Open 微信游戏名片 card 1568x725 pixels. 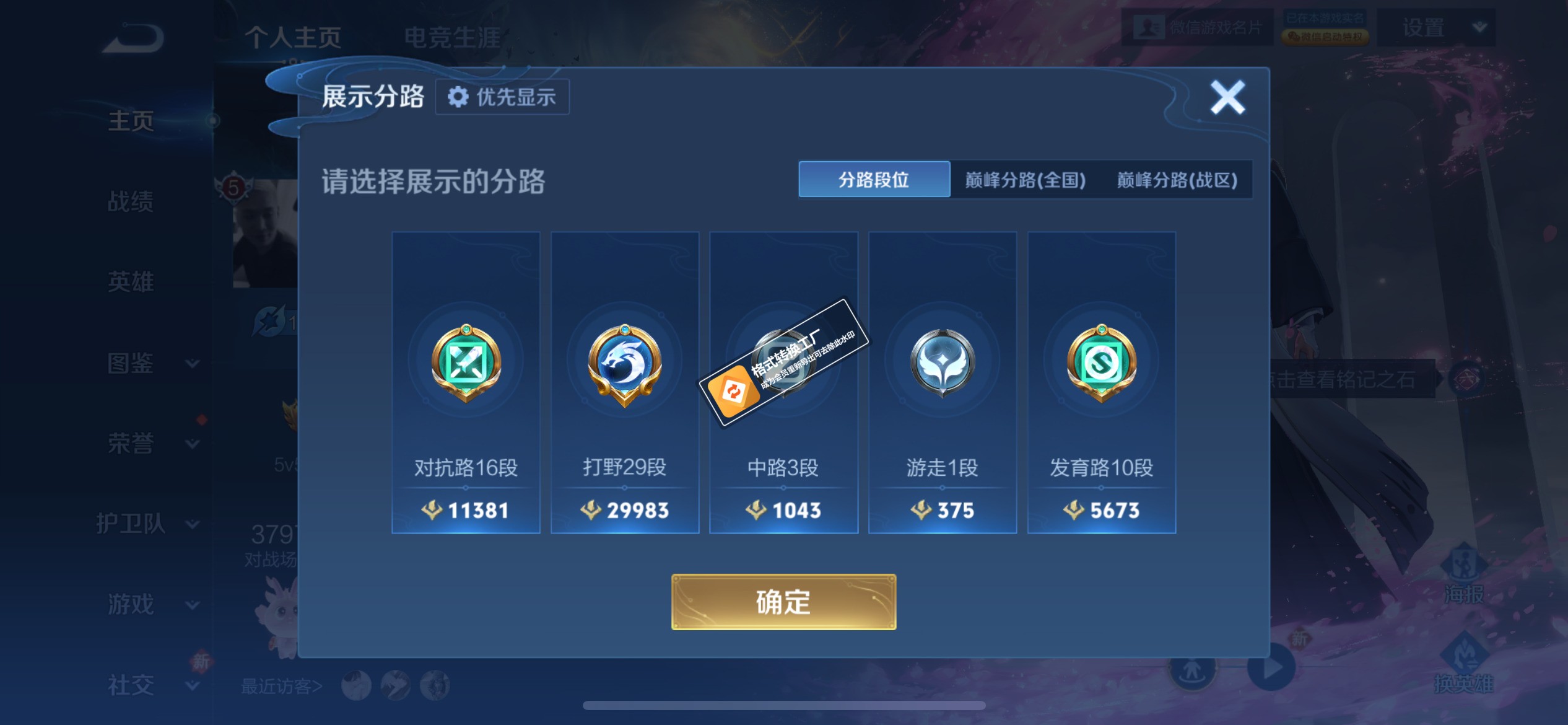(x=1198, y=27)
